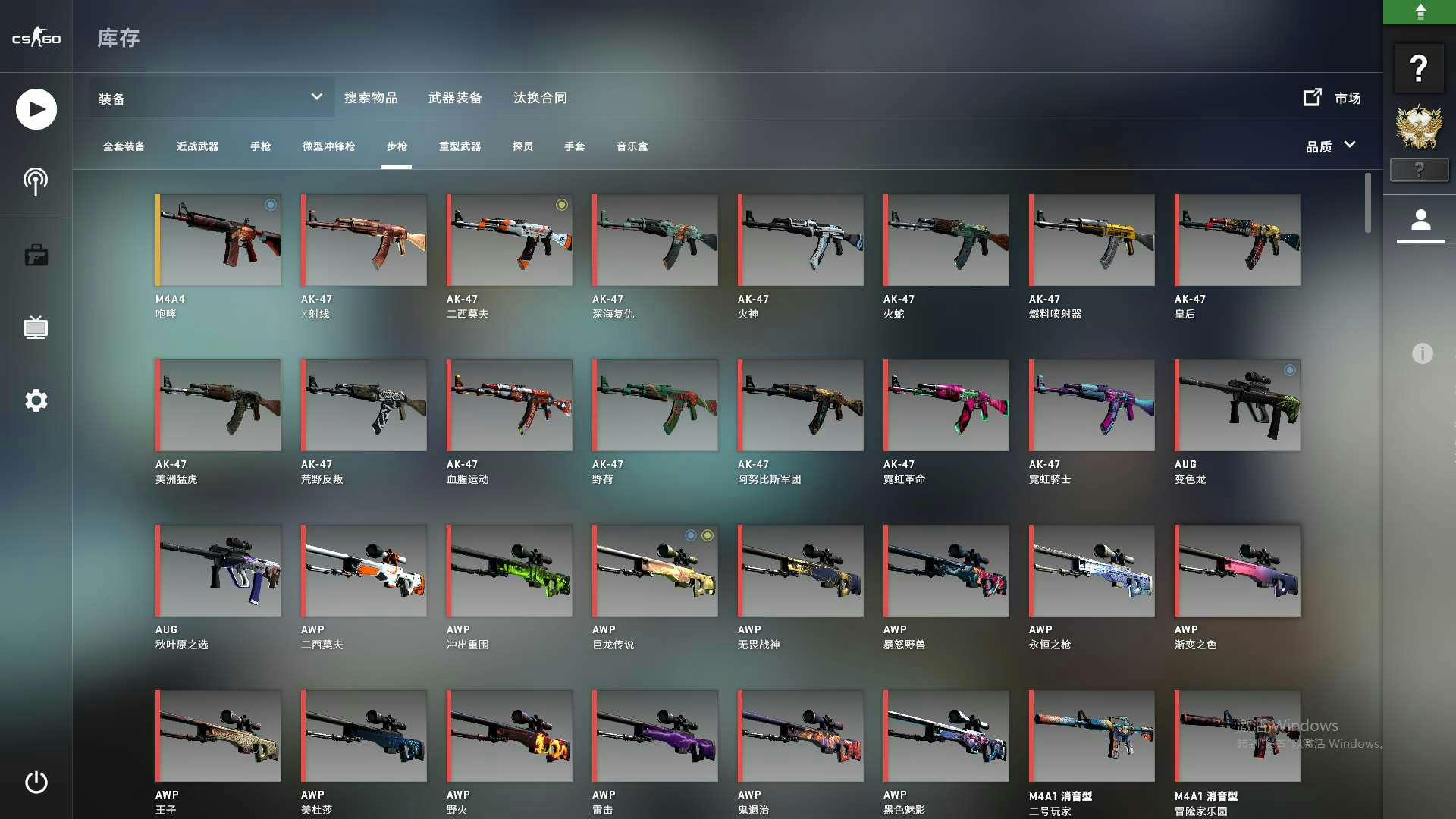This screenshot has width=1456, height=819.
Task: Click the 汰换合同 trade-up contract button
Action: 540,97
